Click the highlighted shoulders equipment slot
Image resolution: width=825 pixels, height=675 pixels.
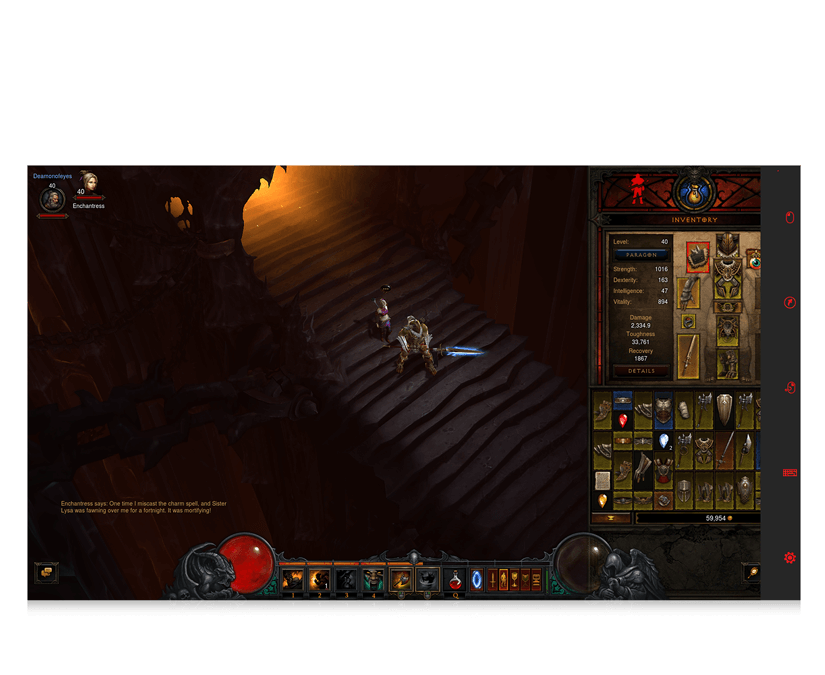click(698, 256)
